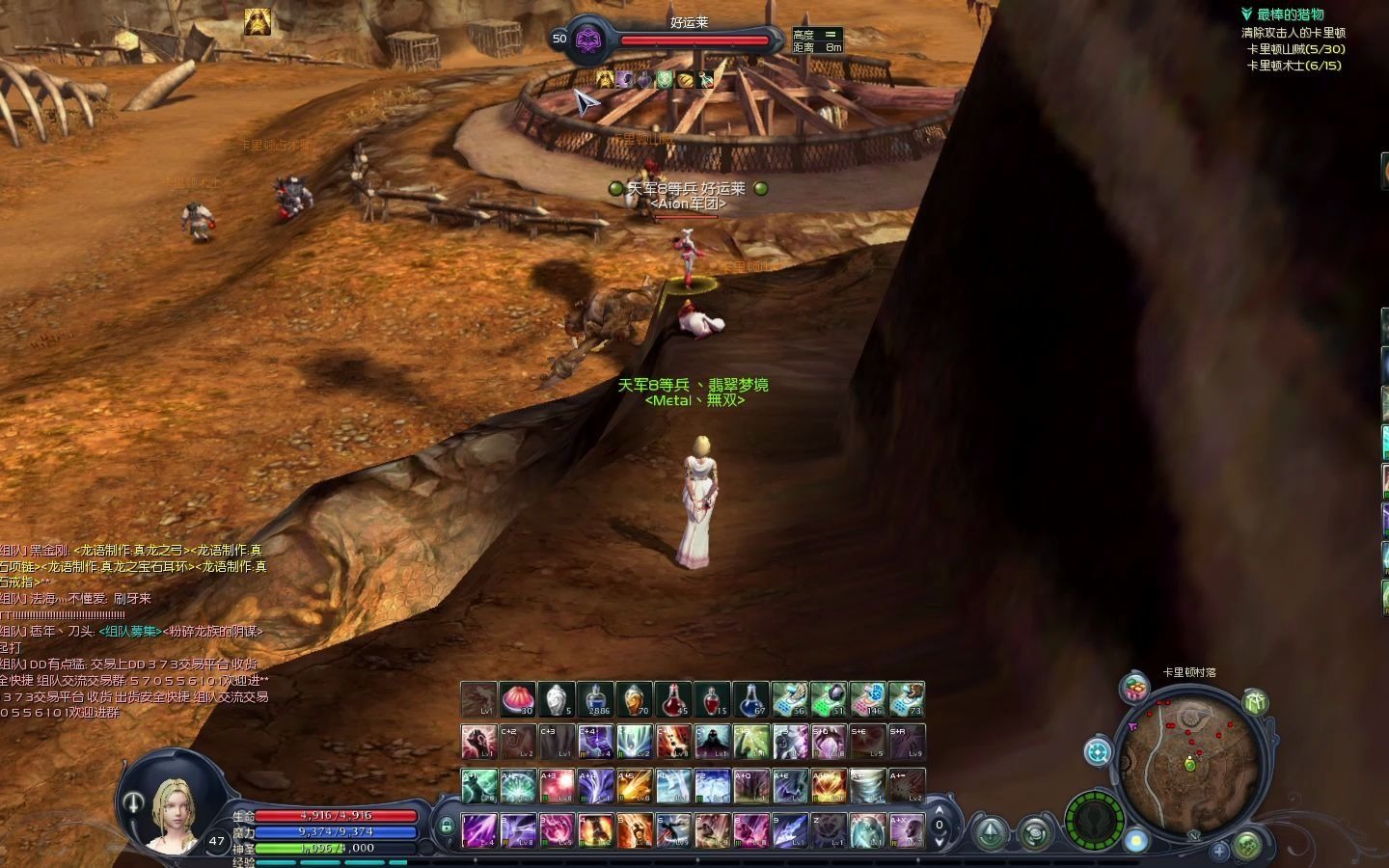Drink the red potion with count 45
This screenshot has height=868, width=1389.
tap(673, 699)
